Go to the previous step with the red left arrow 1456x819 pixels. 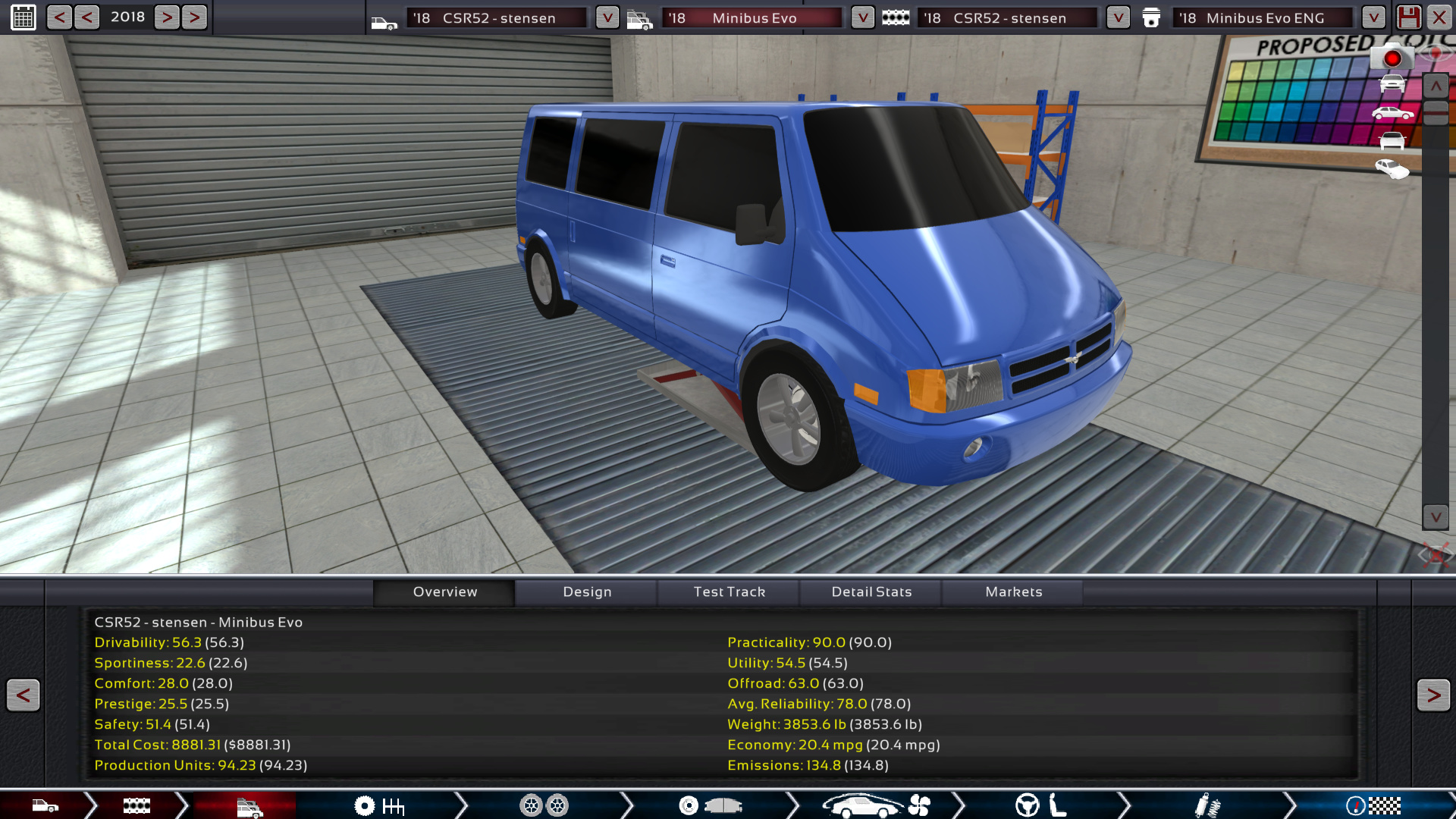(23, 695)
